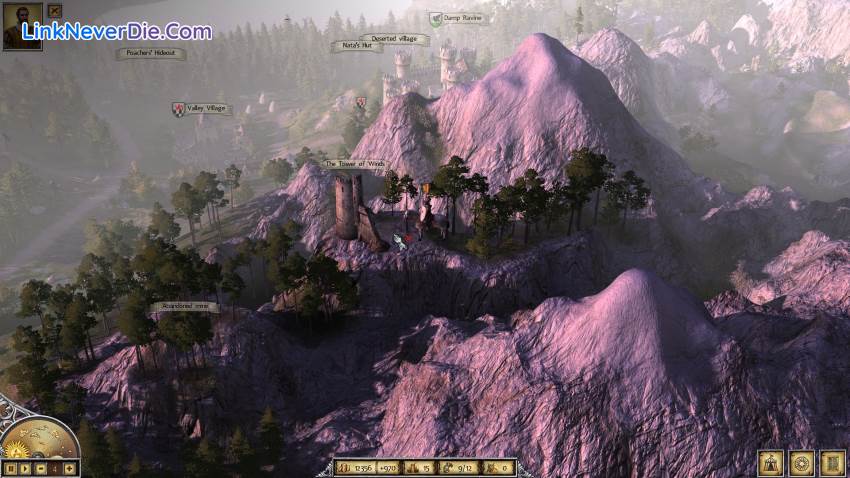Select the Abandoned Mine label
The image size is (850, 478).
pyautogui.click(x=185, y=307)
